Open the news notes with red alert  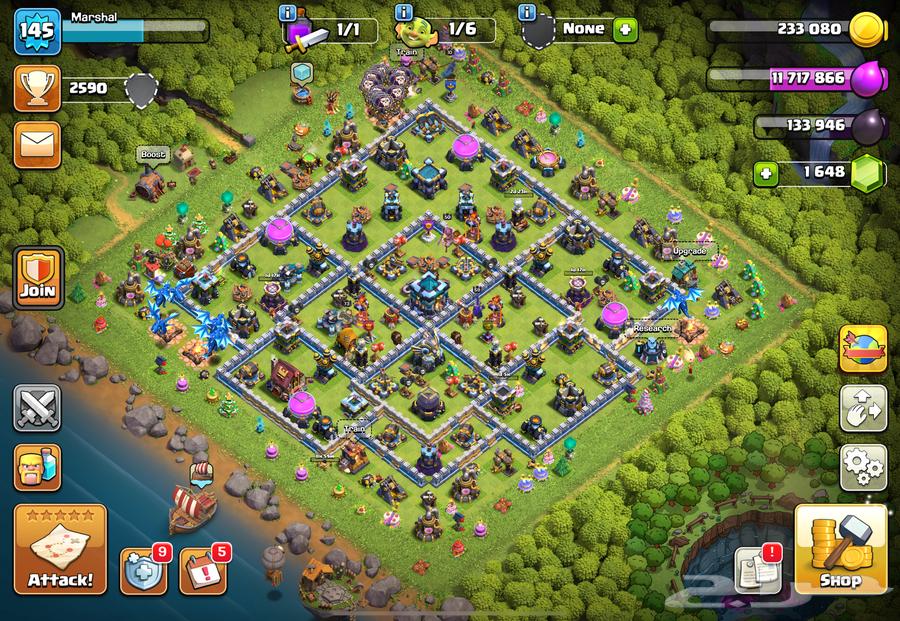pos(758,569)
